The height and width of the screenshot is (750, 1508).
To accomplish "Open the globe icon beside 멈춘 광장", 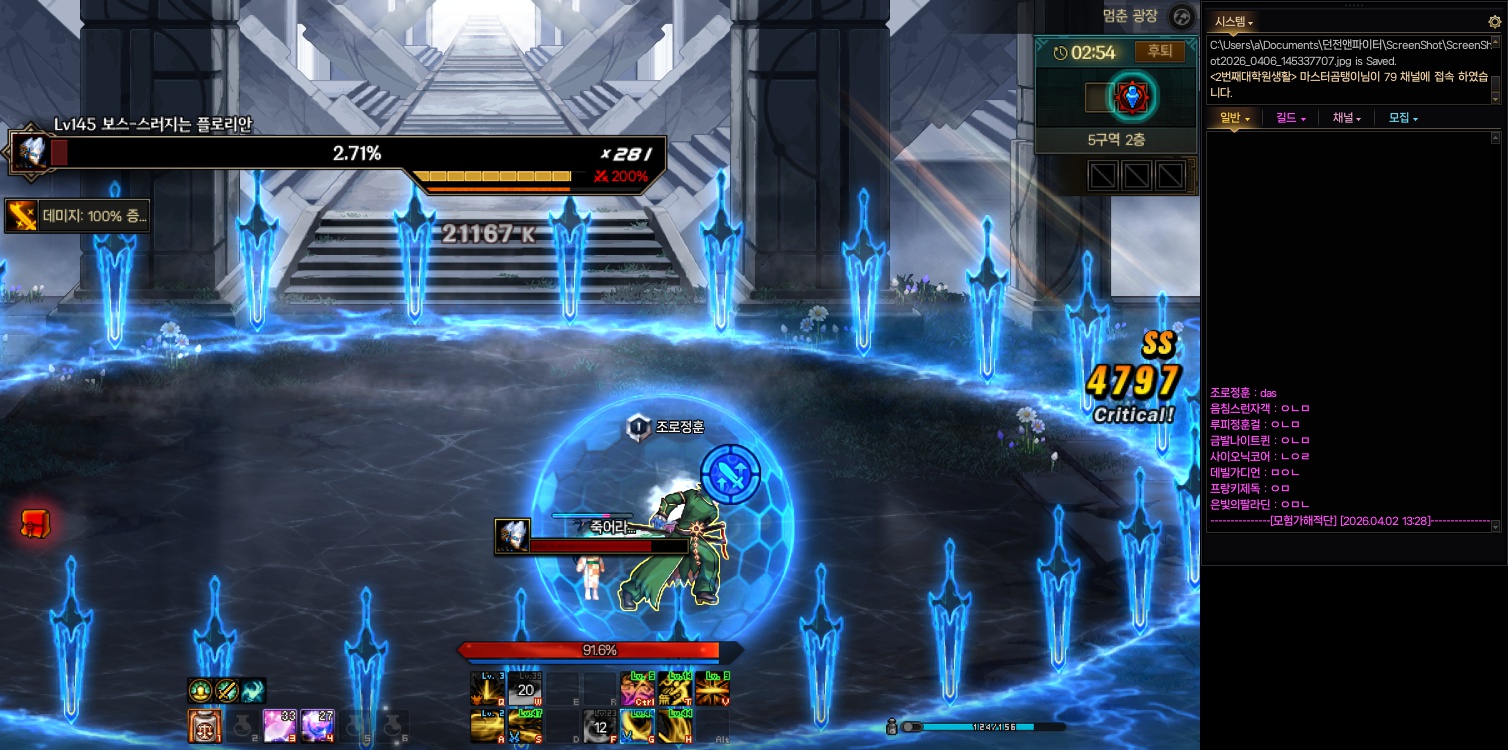I will (1182, 17).
